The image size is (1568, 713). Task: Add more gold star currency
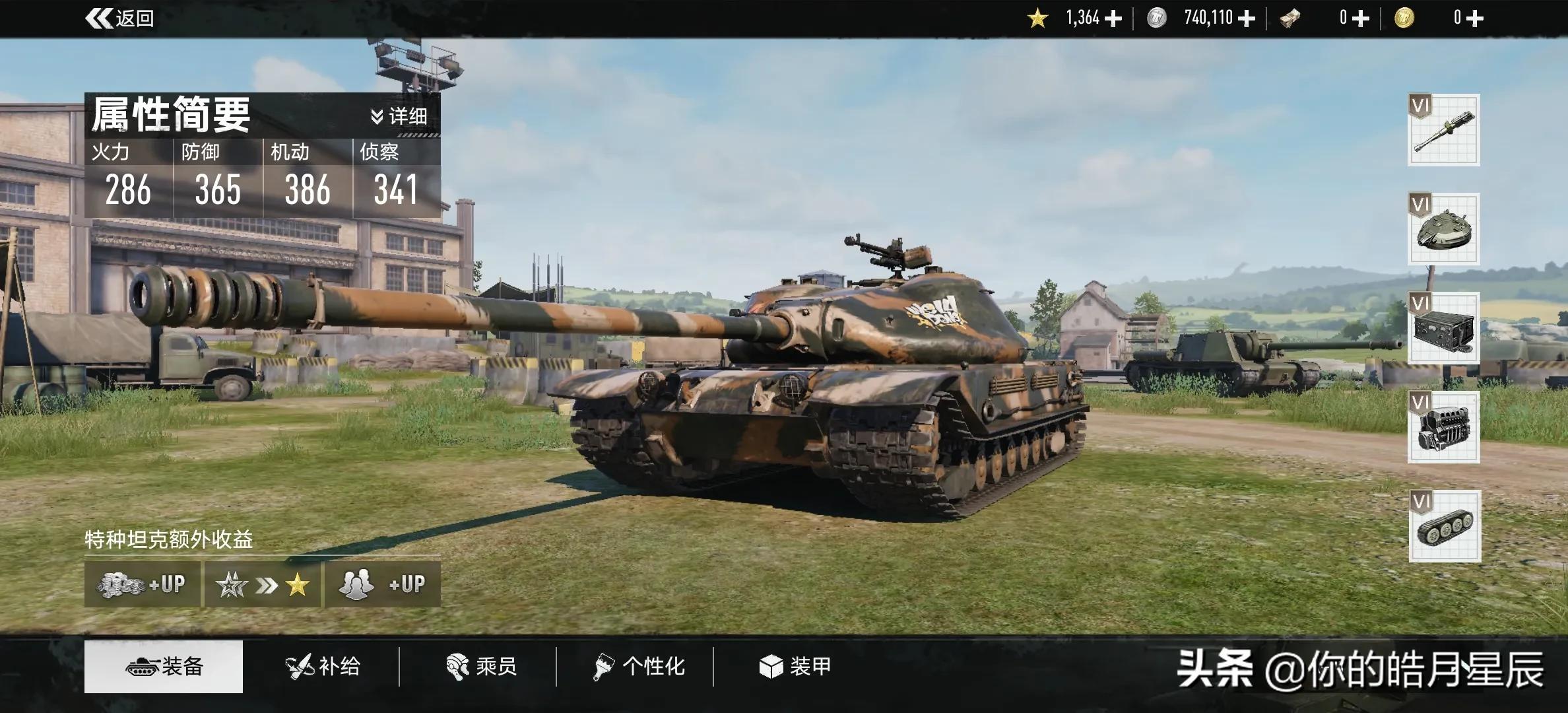1113,18
